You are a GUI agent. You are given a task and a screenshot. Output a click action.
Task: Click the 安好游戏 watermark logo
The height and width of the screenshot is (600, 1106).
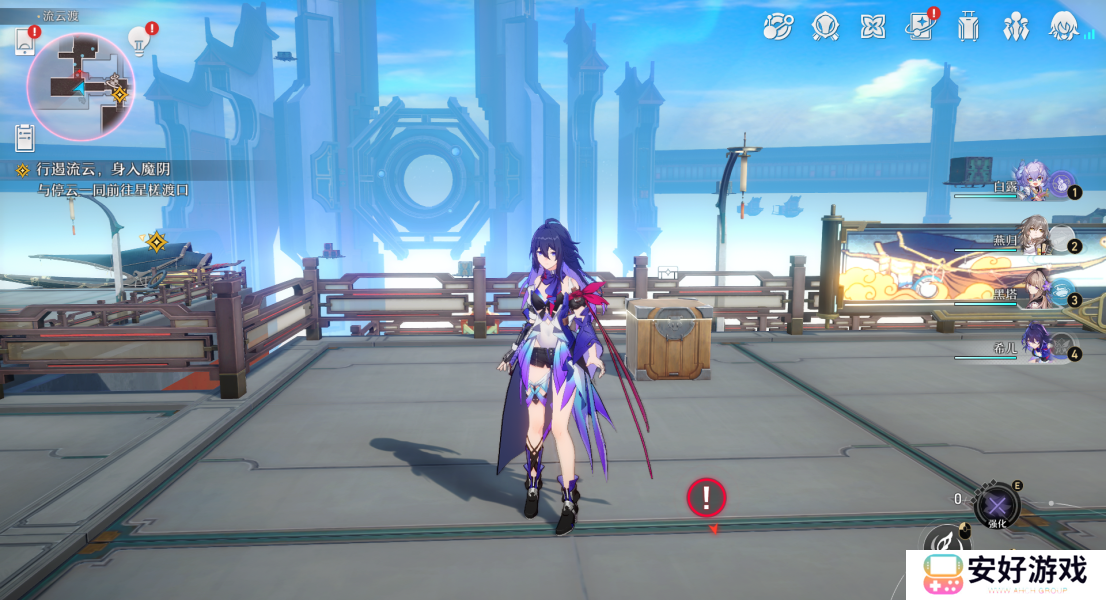point(1005,574)
